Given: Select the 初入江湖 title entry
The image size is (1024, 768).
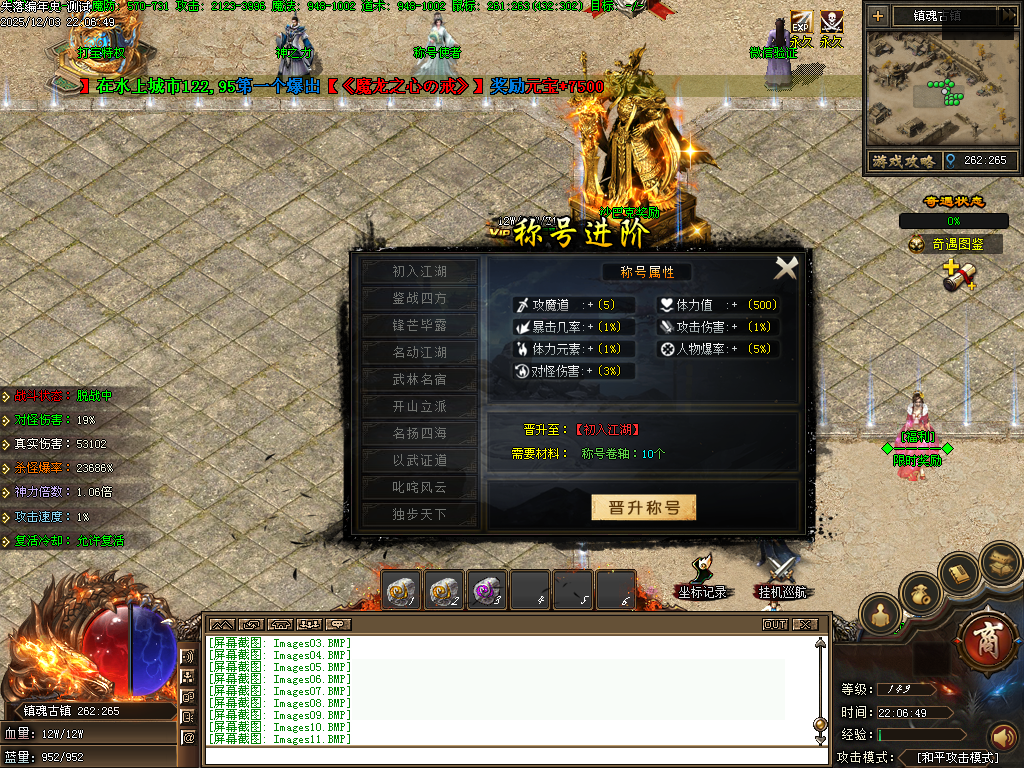Looking at the screenshot, I should [419, 272].
